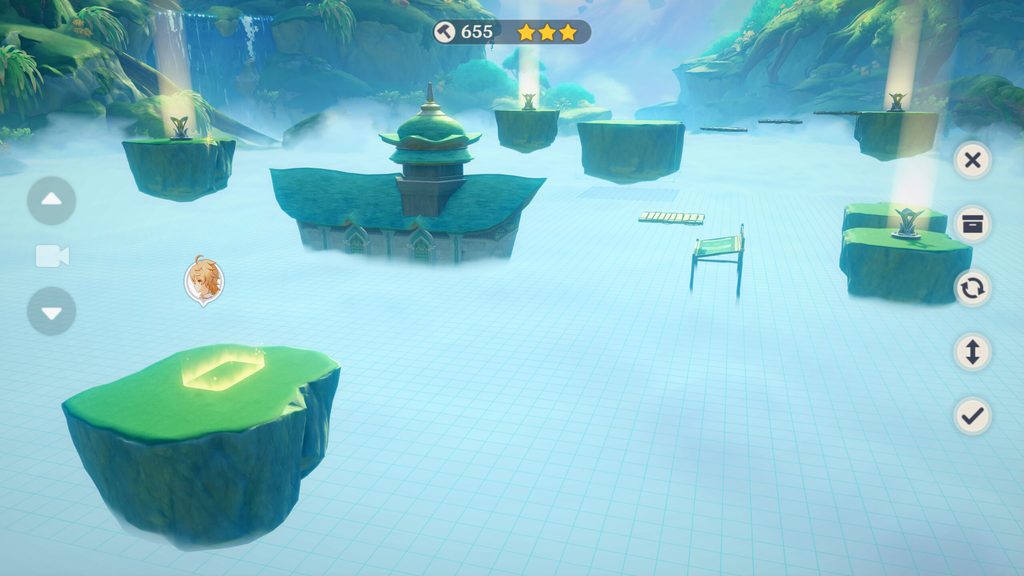
Task: Raise the camera with the up arrow
Action: click(52, 201)
